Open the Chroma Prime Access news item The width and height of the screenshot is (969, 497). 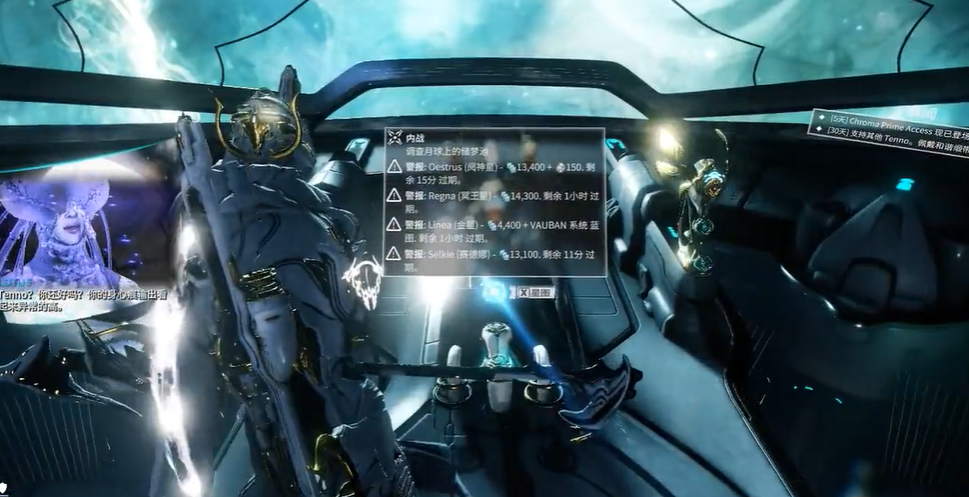tap(890, 119)
